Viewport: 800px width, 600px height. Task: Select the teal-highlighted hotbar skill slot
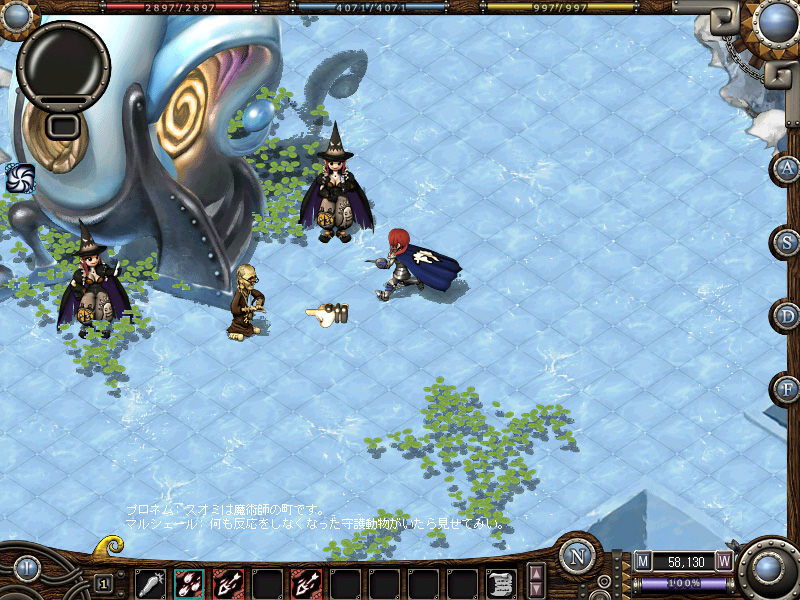click(x=189, y=583)
